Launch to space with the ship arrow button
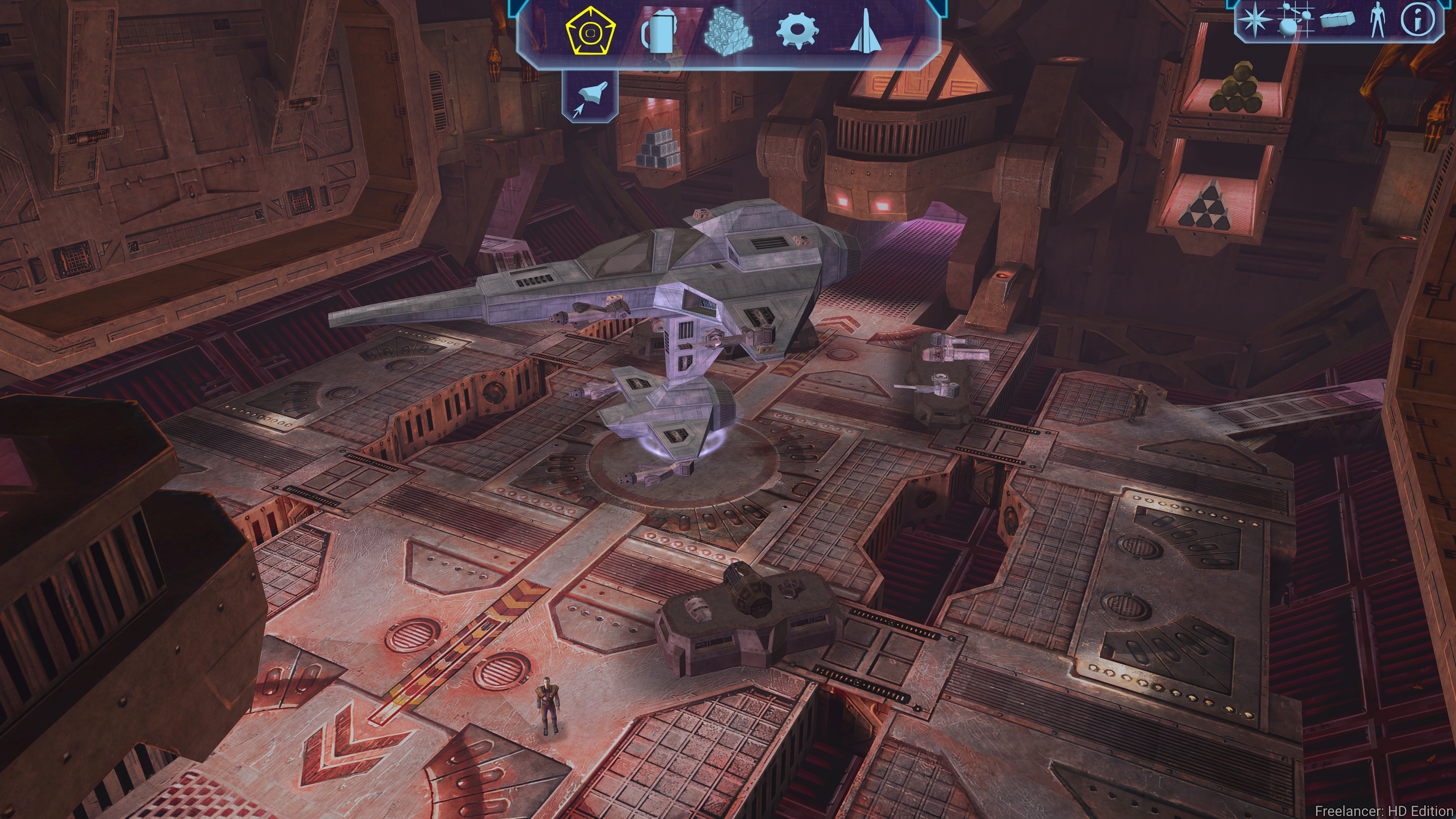Screen dimensions: 1456x819 (590, 96)
